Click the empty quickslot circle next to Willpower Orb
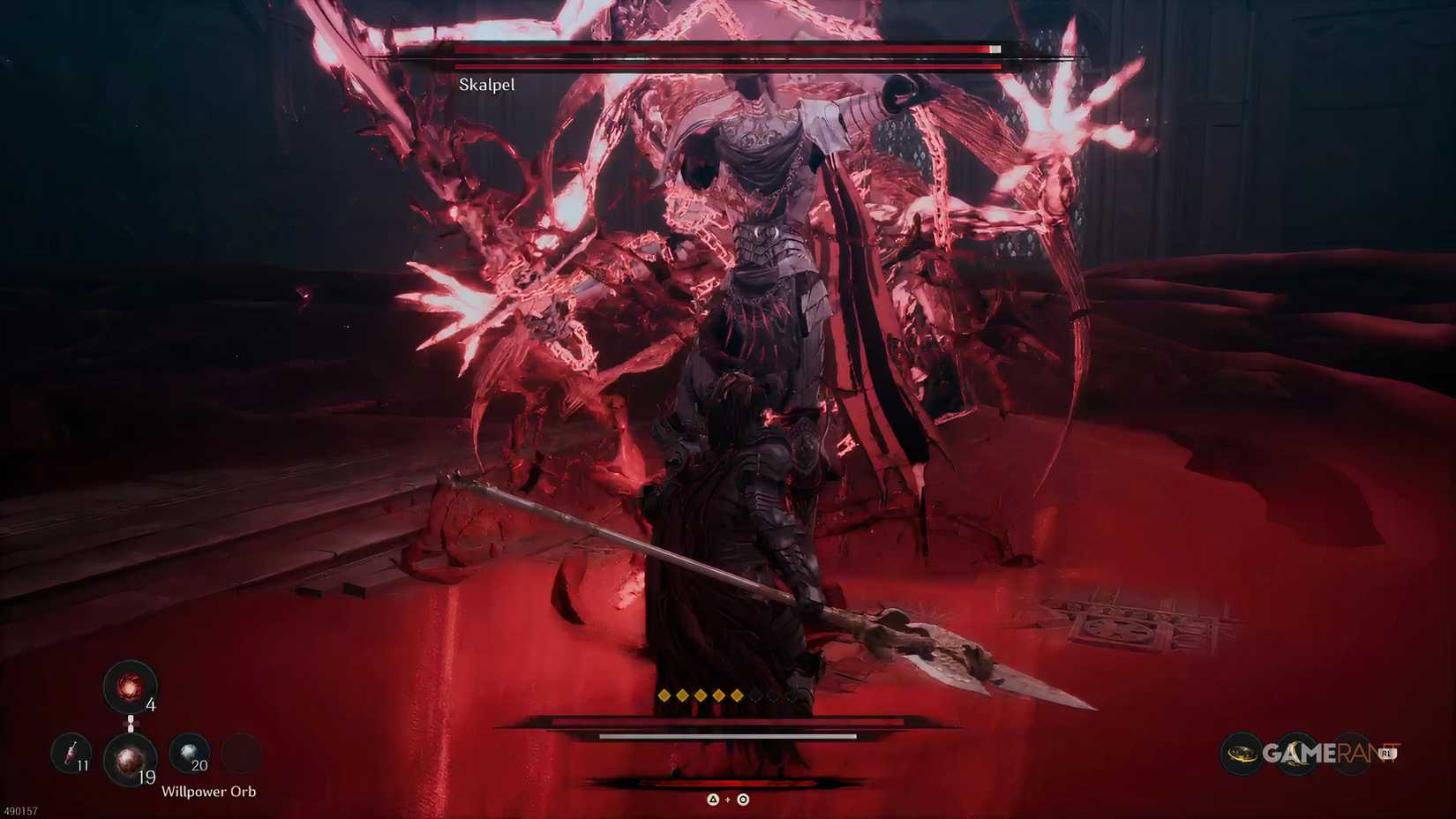 click(x=240, y=753)
